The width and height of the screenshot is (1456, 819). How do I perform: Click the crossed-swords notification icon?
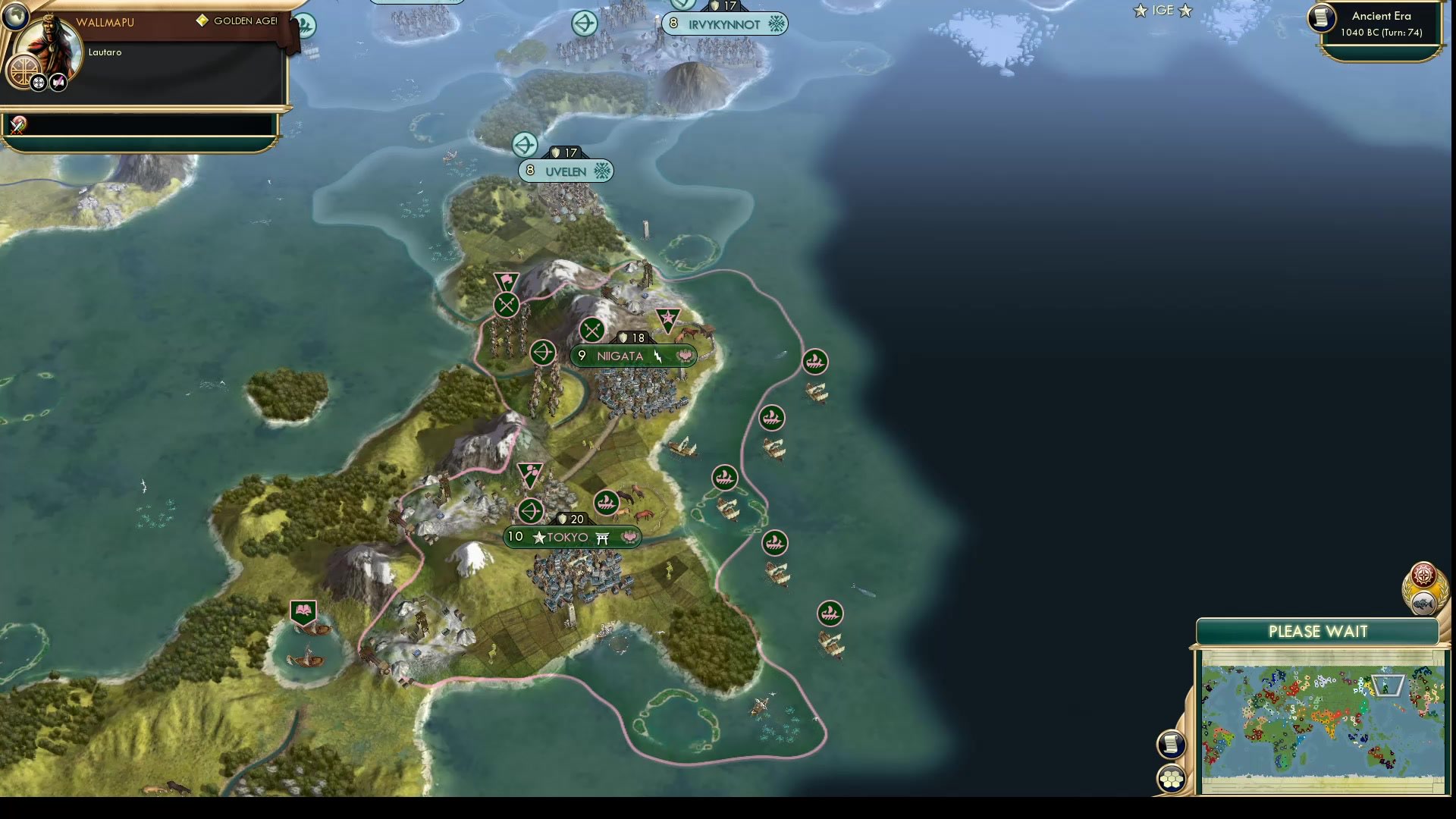click(x=17, y=126)
